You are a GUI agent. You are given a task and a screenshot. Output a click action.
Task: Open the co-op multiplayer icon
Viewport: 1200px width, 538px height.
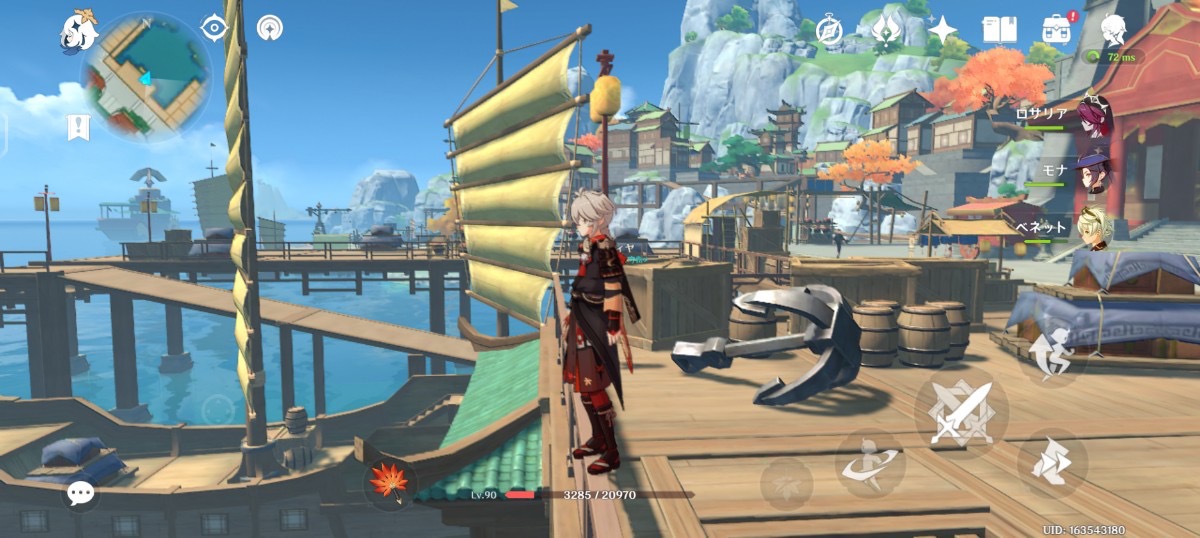269,27
